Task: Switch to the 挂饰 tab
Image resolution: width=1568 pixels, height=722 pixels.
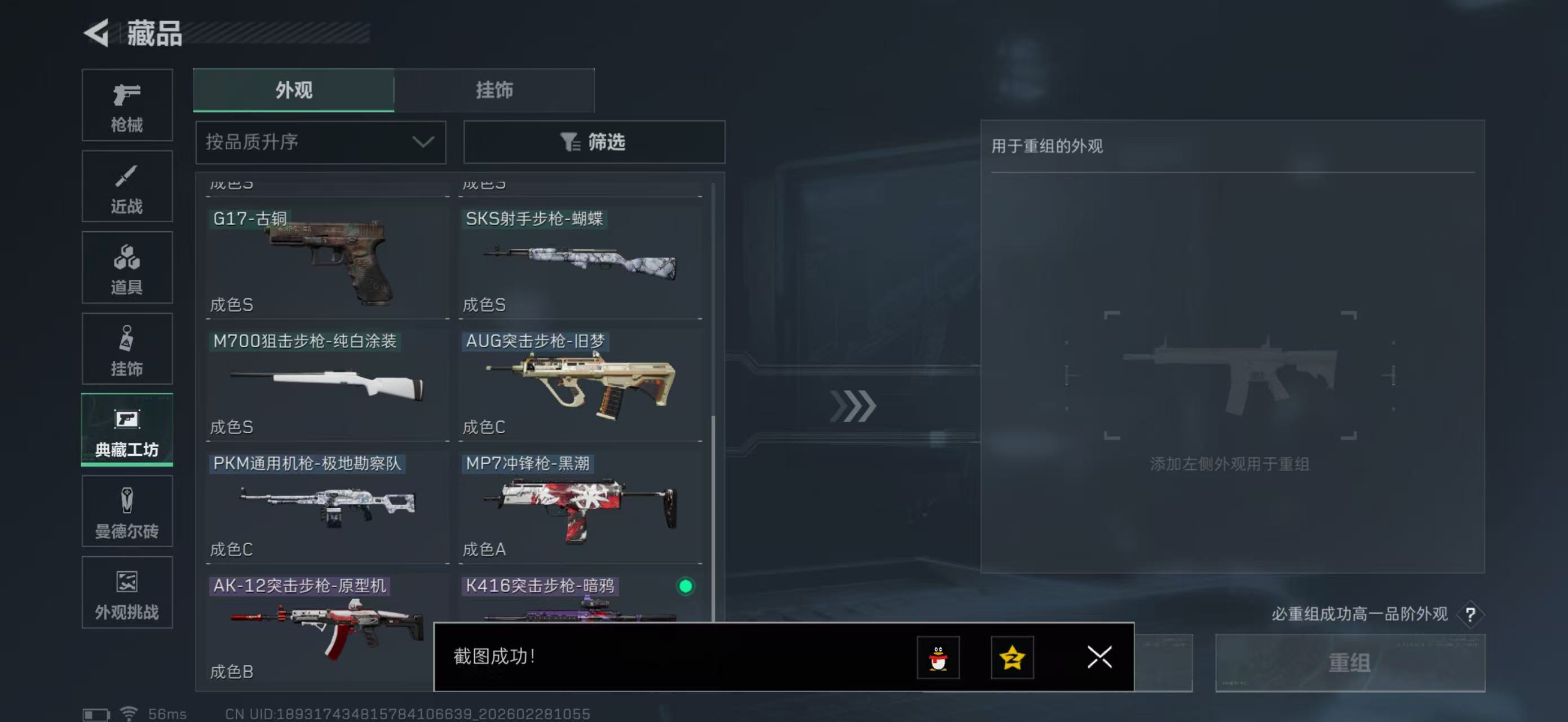Action: [494, 90]
